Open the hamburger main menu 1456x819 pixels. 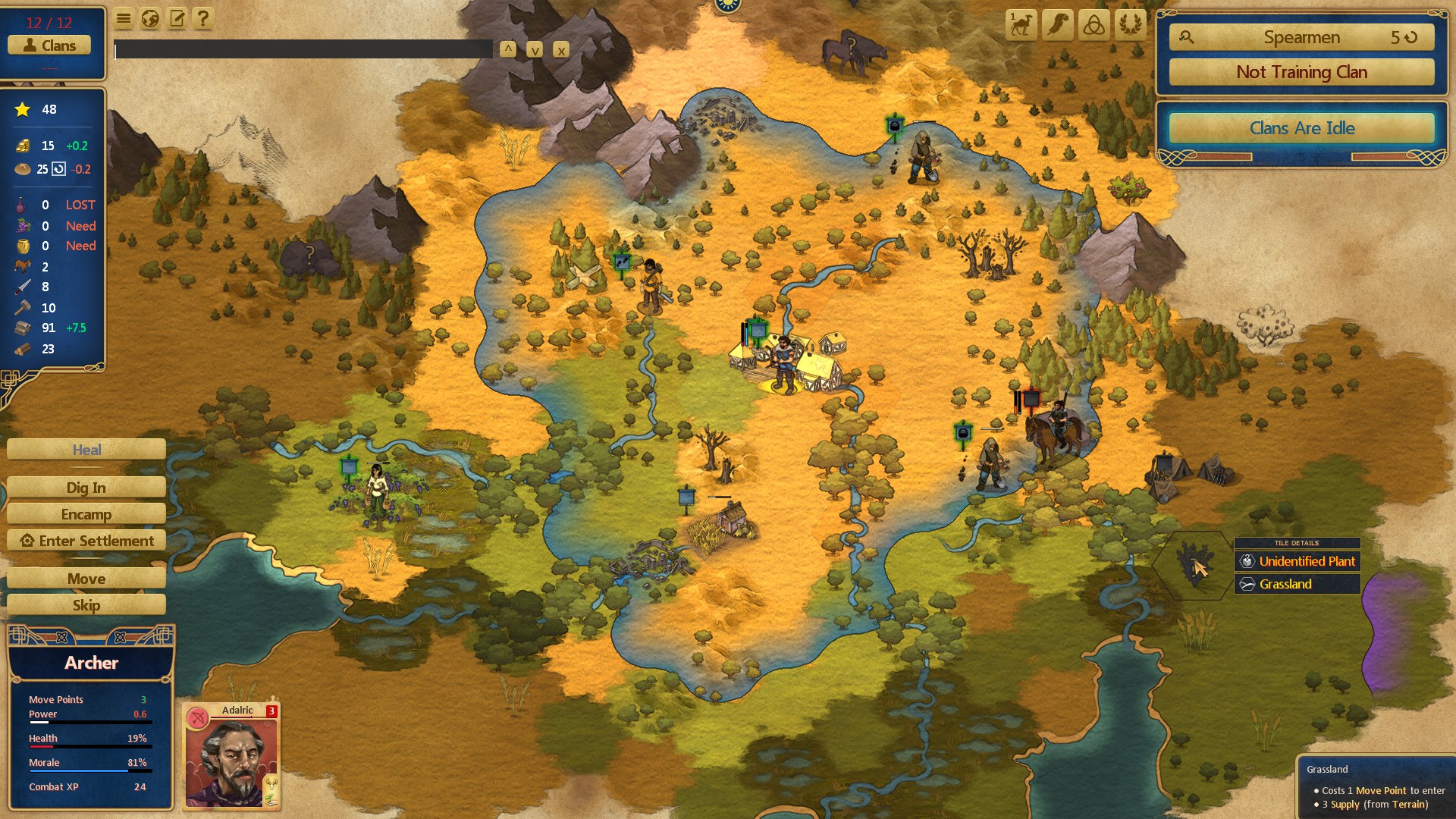click(124, 19)
